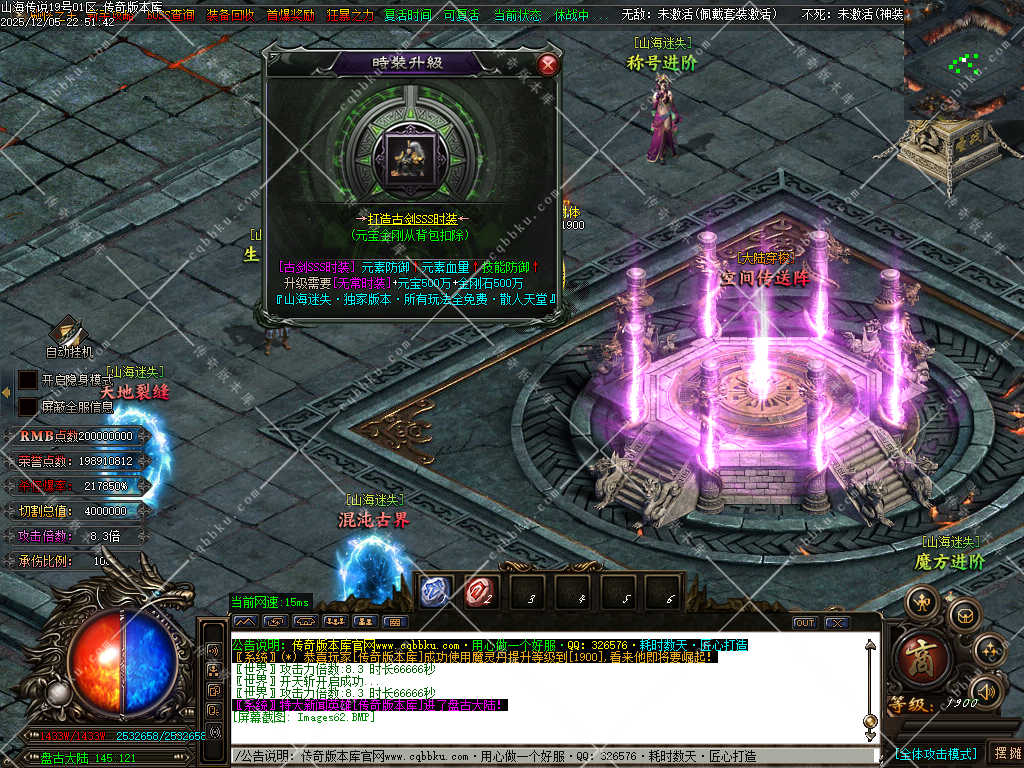This screenshot has height=768, width=1024.
Task: Close the 時裝升級 upgrade window
Action: point(547,65)
